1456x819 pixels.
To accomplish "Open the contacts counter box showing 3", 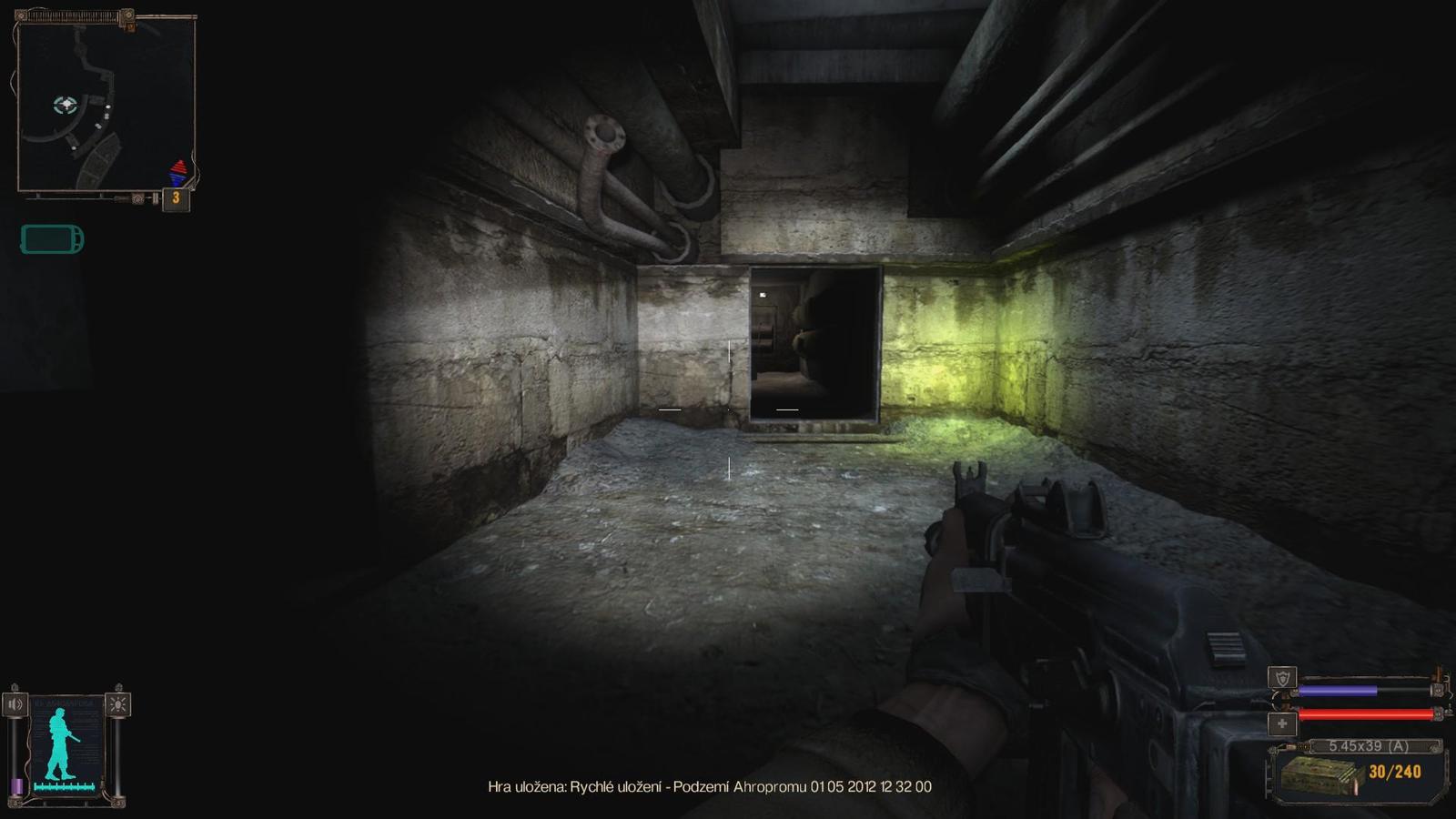I will [x=176, y=198].
